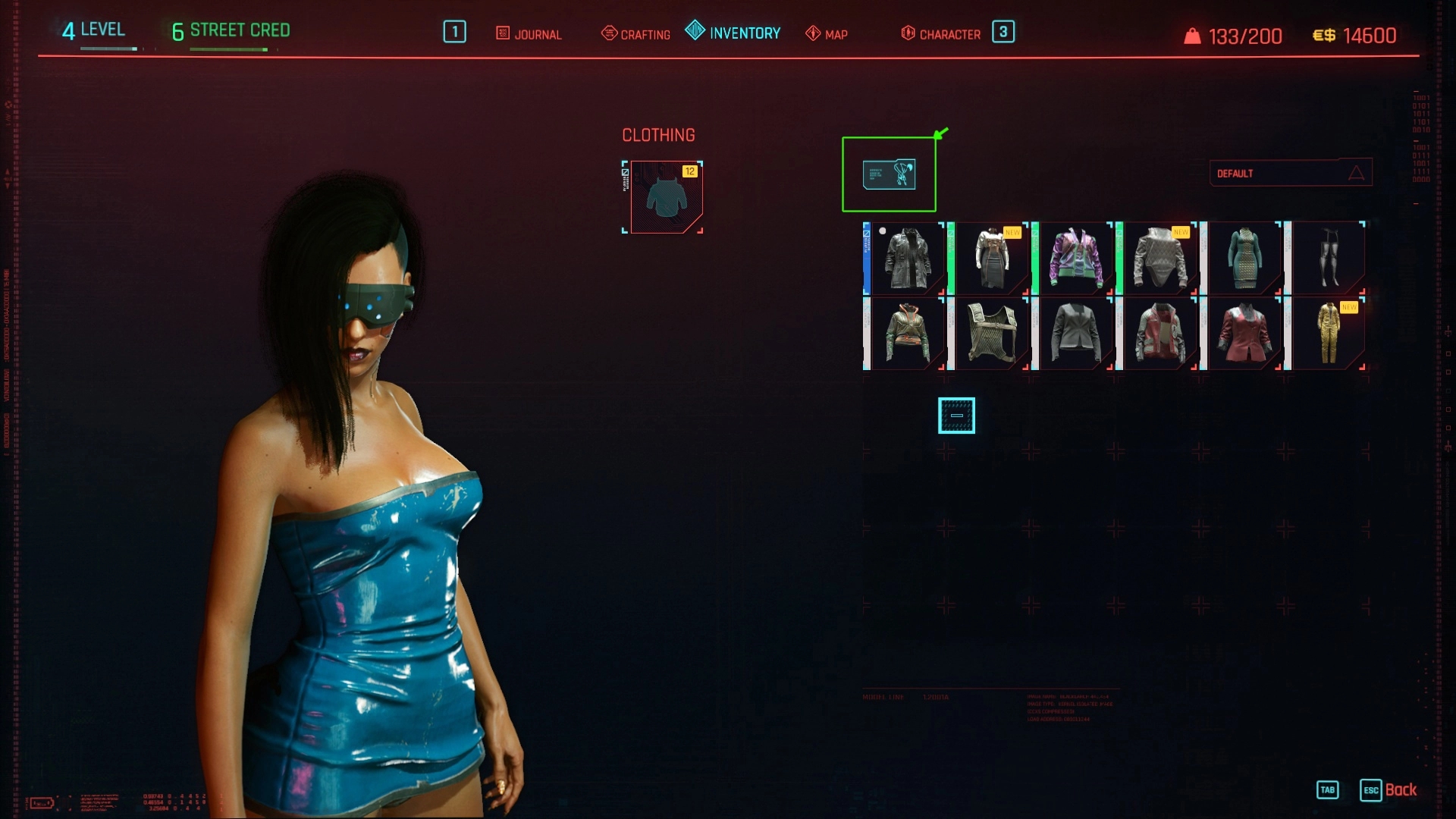The image size is (1456, 819).
Task: Select the grey quilted bodysuit
Action: (x=1160, y=259)
